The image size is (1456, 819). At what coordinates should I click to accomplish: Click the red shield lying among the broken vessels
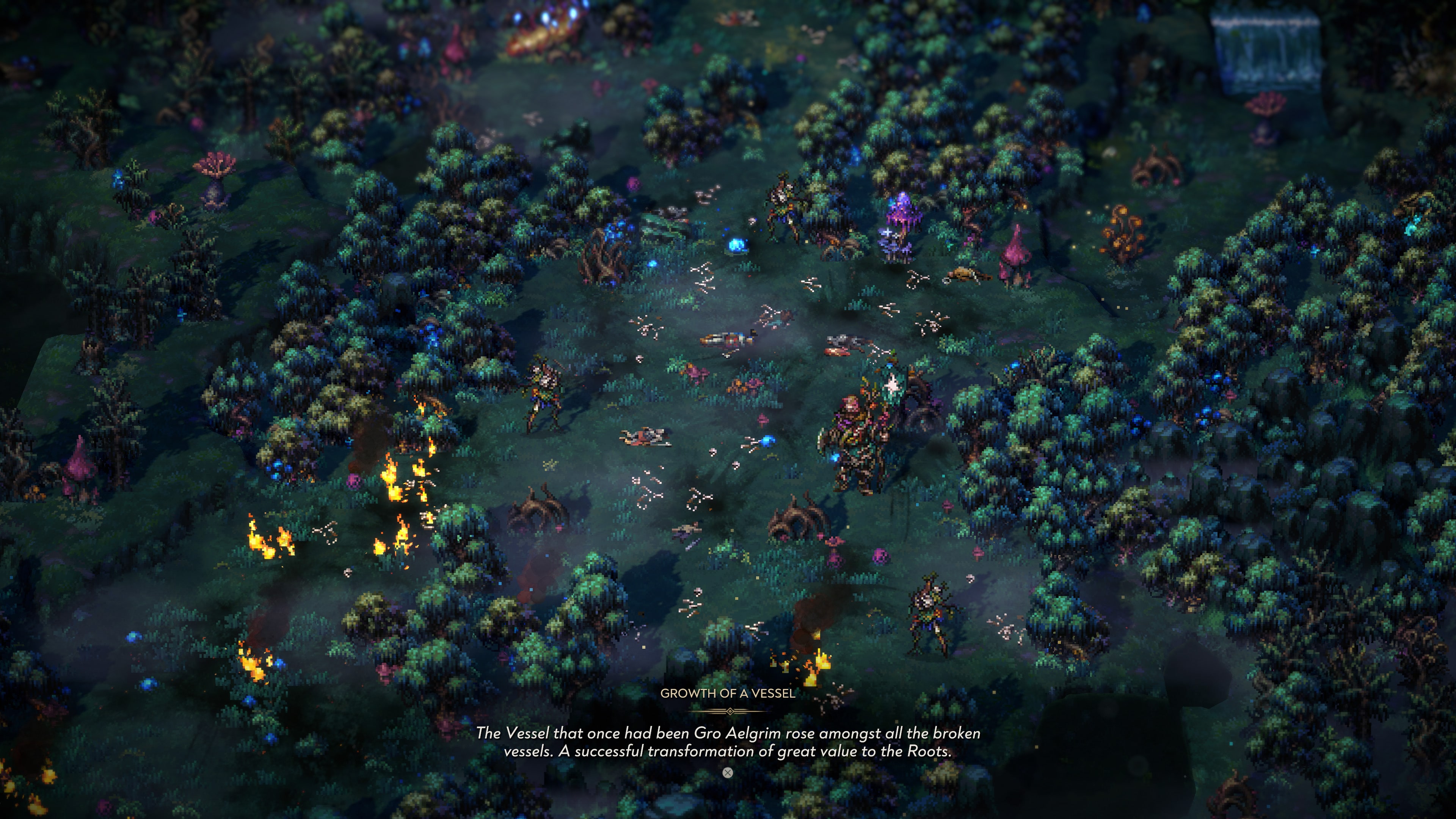tap(837, 352)
